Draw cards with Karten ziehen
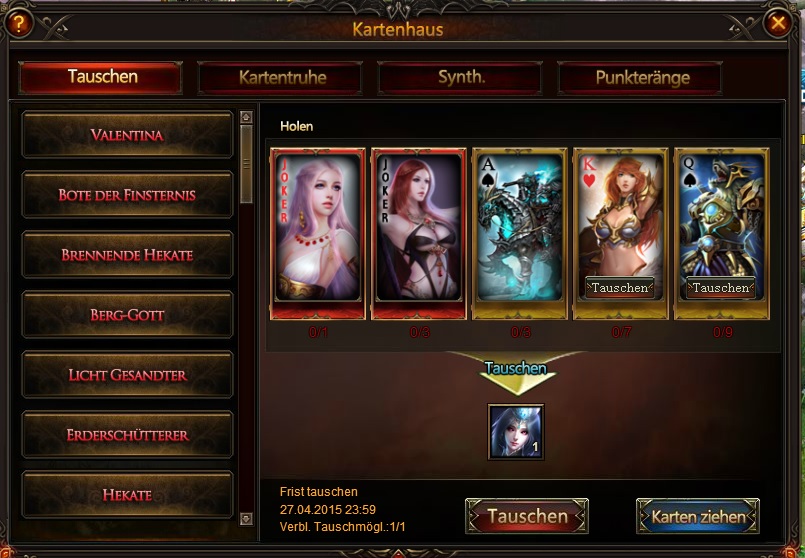Screen dimensions: 805x558 tap(698, 517)
